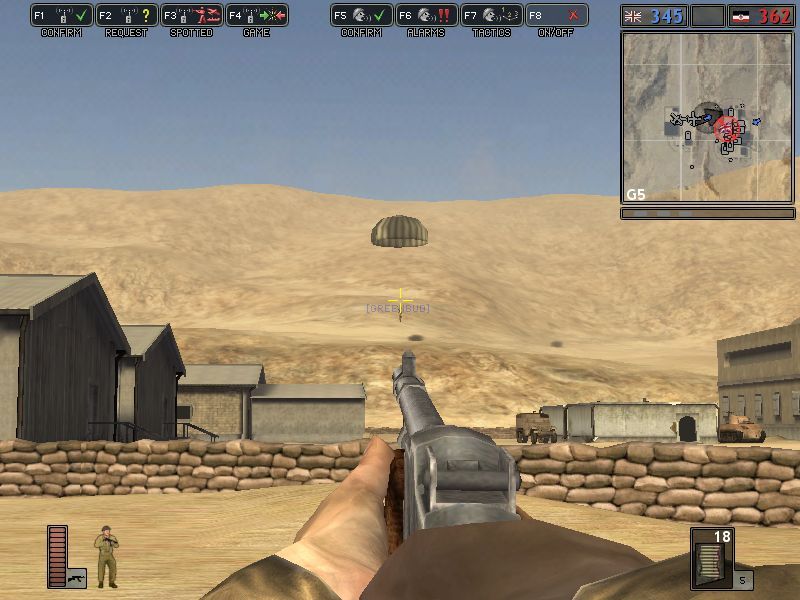Select the rifle weapon icon beside the health bar
Screen dimensions: 800x600
click(77, 577)
